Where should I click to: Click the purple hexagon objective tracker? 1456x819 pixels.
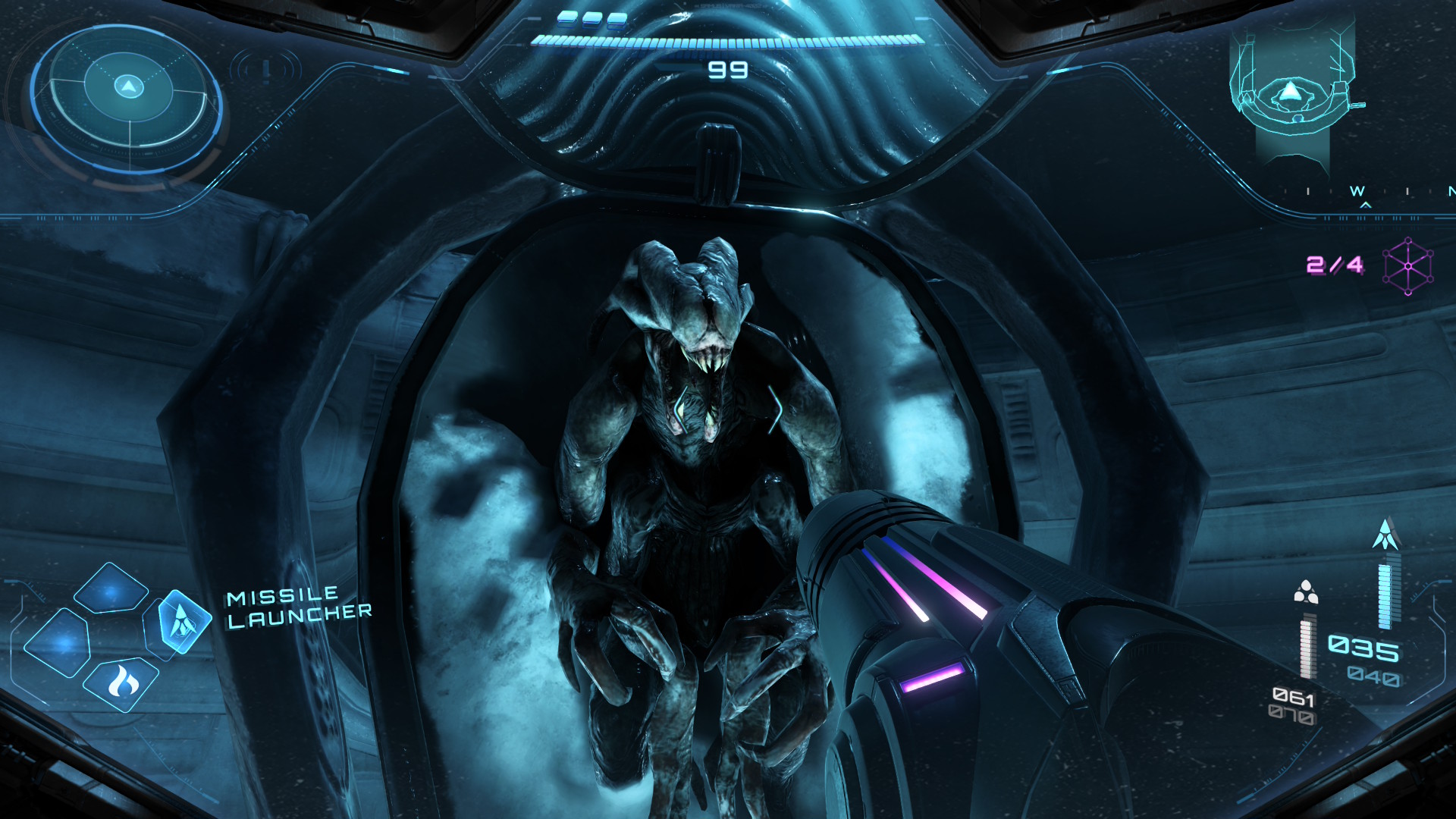tap(1407, 266)
